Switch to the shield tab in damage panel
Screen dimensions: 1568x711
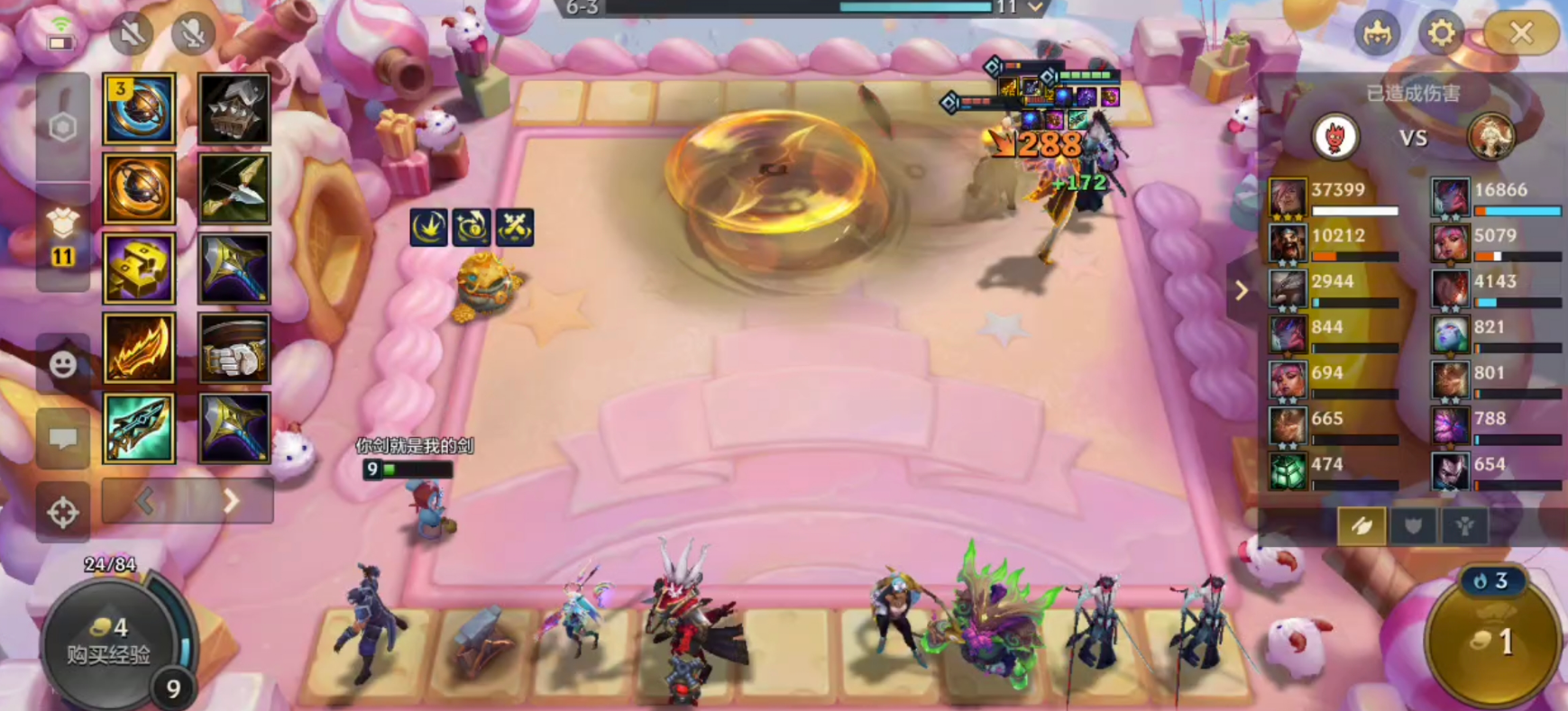pyautogui.click(x=1413, y=526)
